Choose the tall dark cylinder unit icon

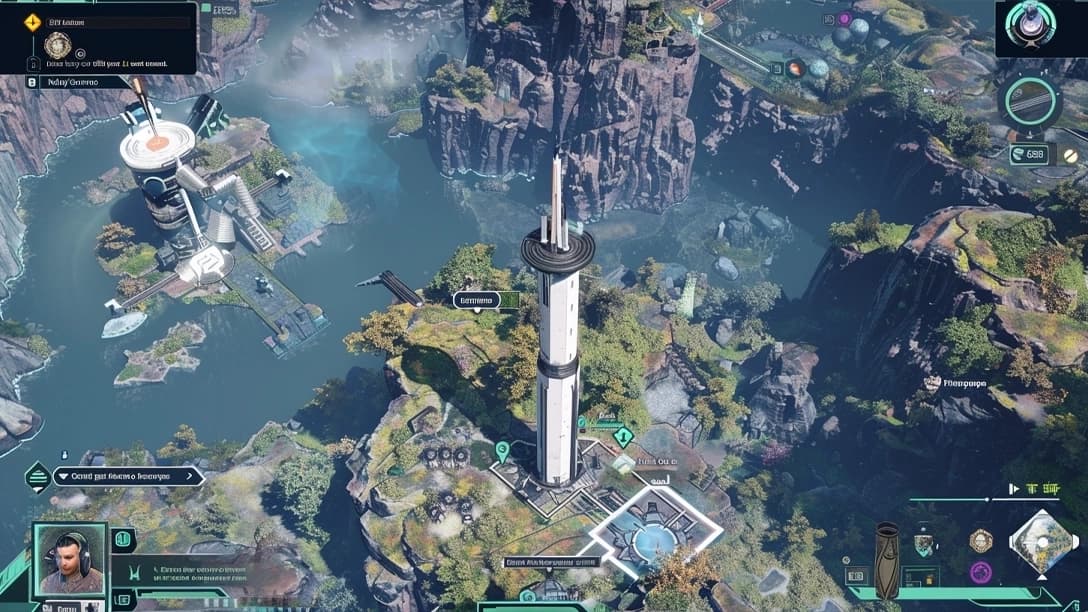click(x=887, y=560)
